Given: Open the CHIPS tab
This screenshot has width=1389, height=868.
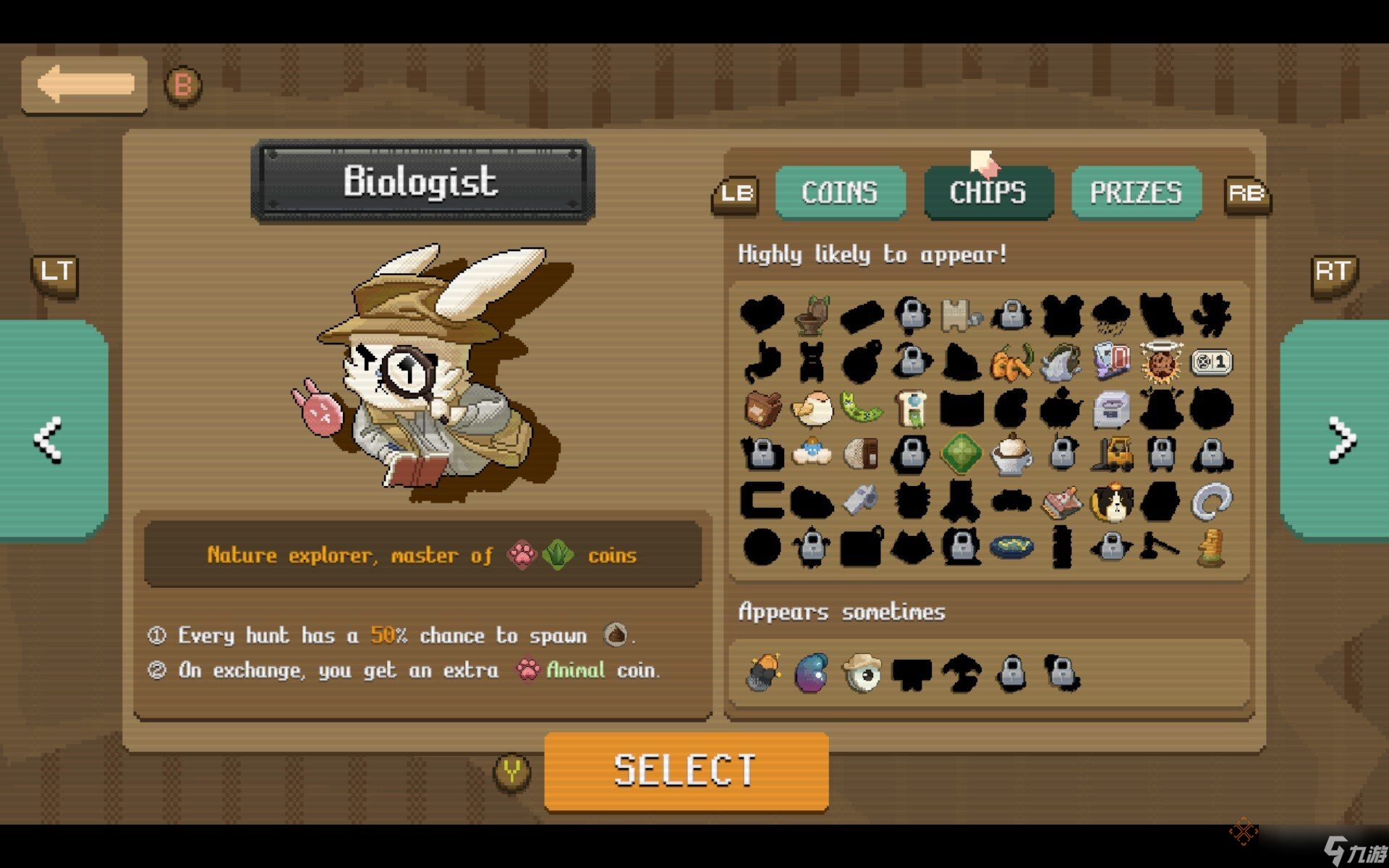Looking at the screenshot, I should pos(988,192).
